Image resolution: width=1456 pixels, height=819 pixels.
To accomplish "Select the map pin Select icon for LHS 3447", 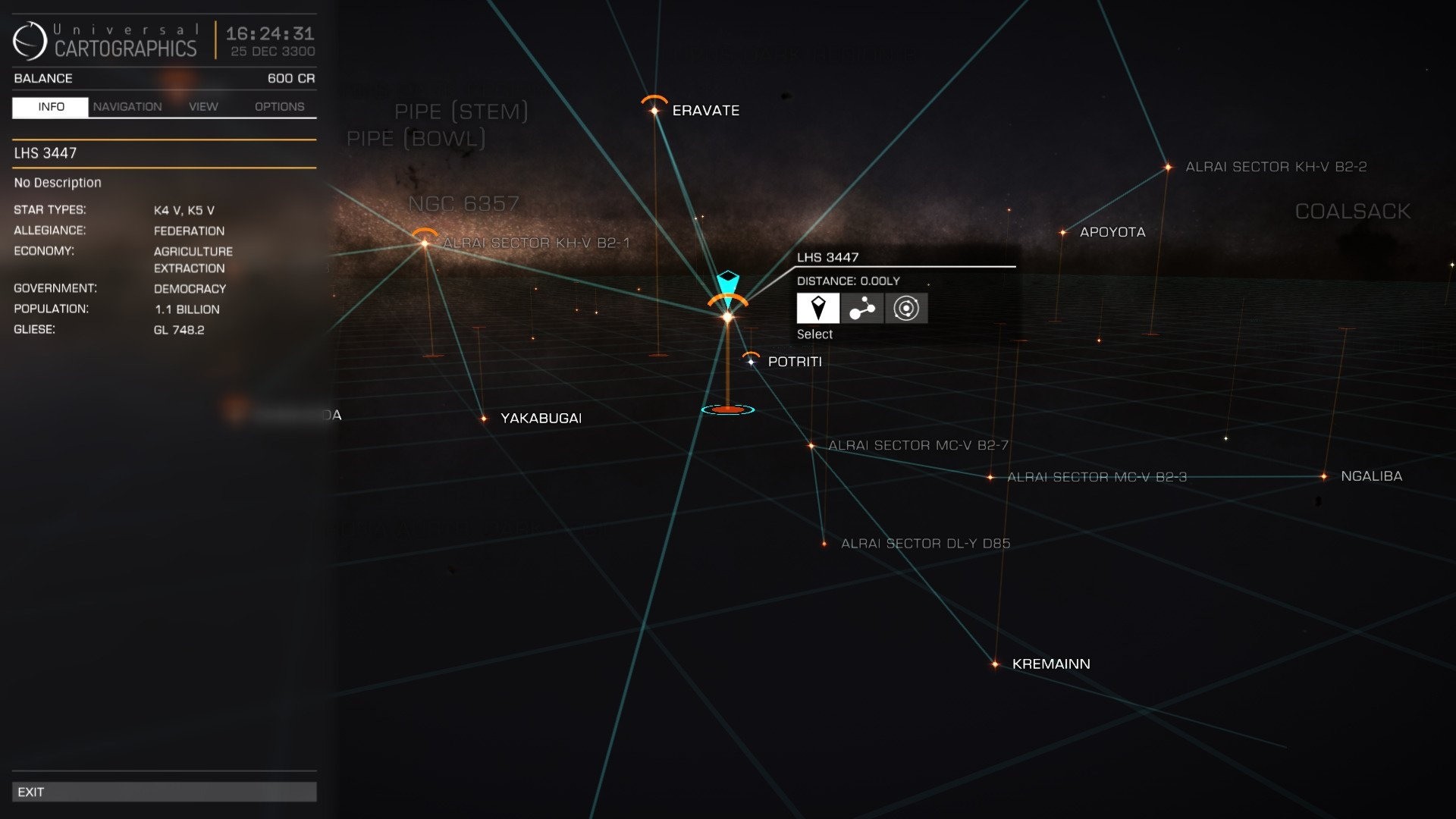I will pos(817,309).
